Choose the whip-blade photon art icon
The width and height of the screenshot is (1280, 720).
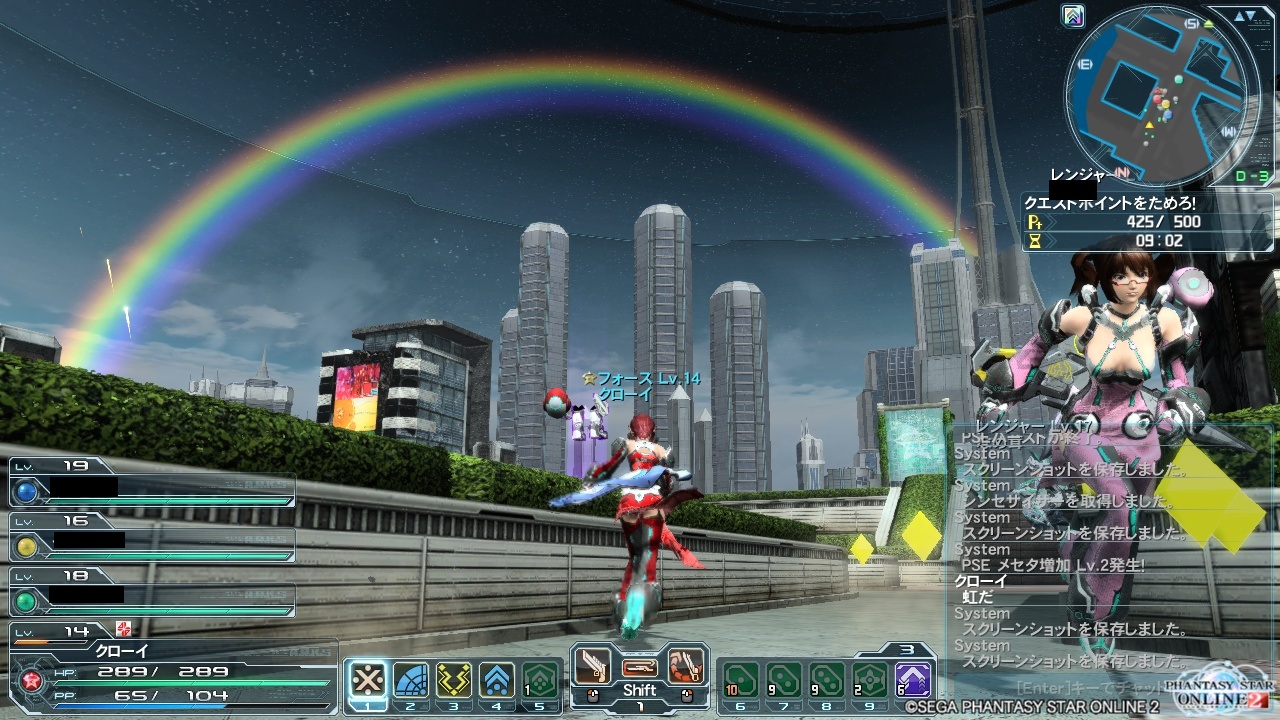[x=686, y=665]
